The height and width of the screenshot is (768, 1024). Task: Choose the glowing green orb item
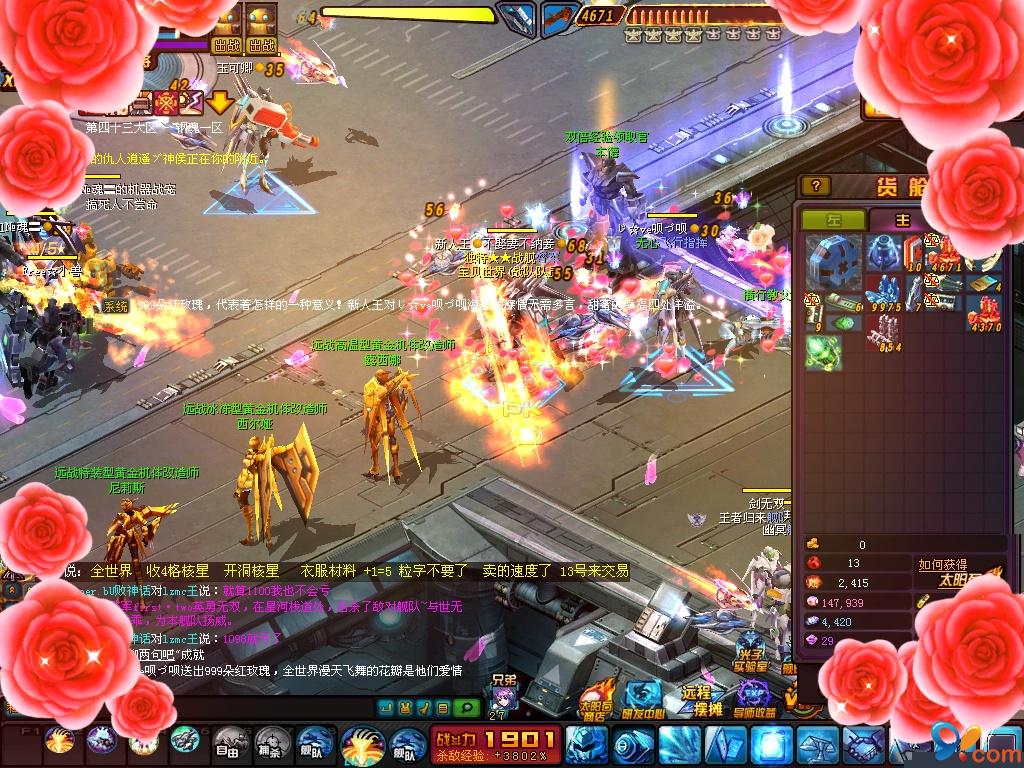coord(823,351)
